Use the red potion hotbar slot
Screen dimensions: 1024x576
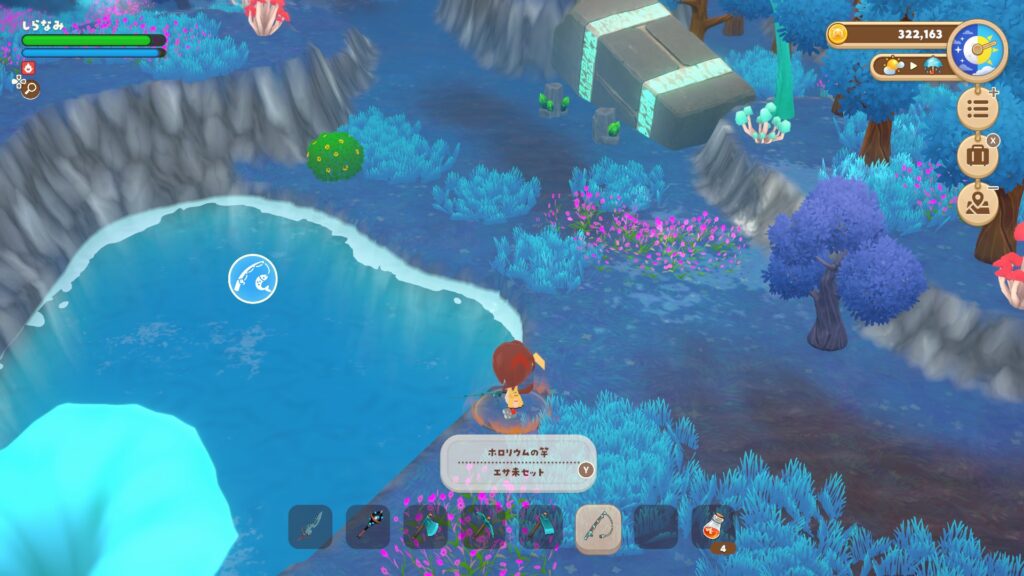(713, 526)
